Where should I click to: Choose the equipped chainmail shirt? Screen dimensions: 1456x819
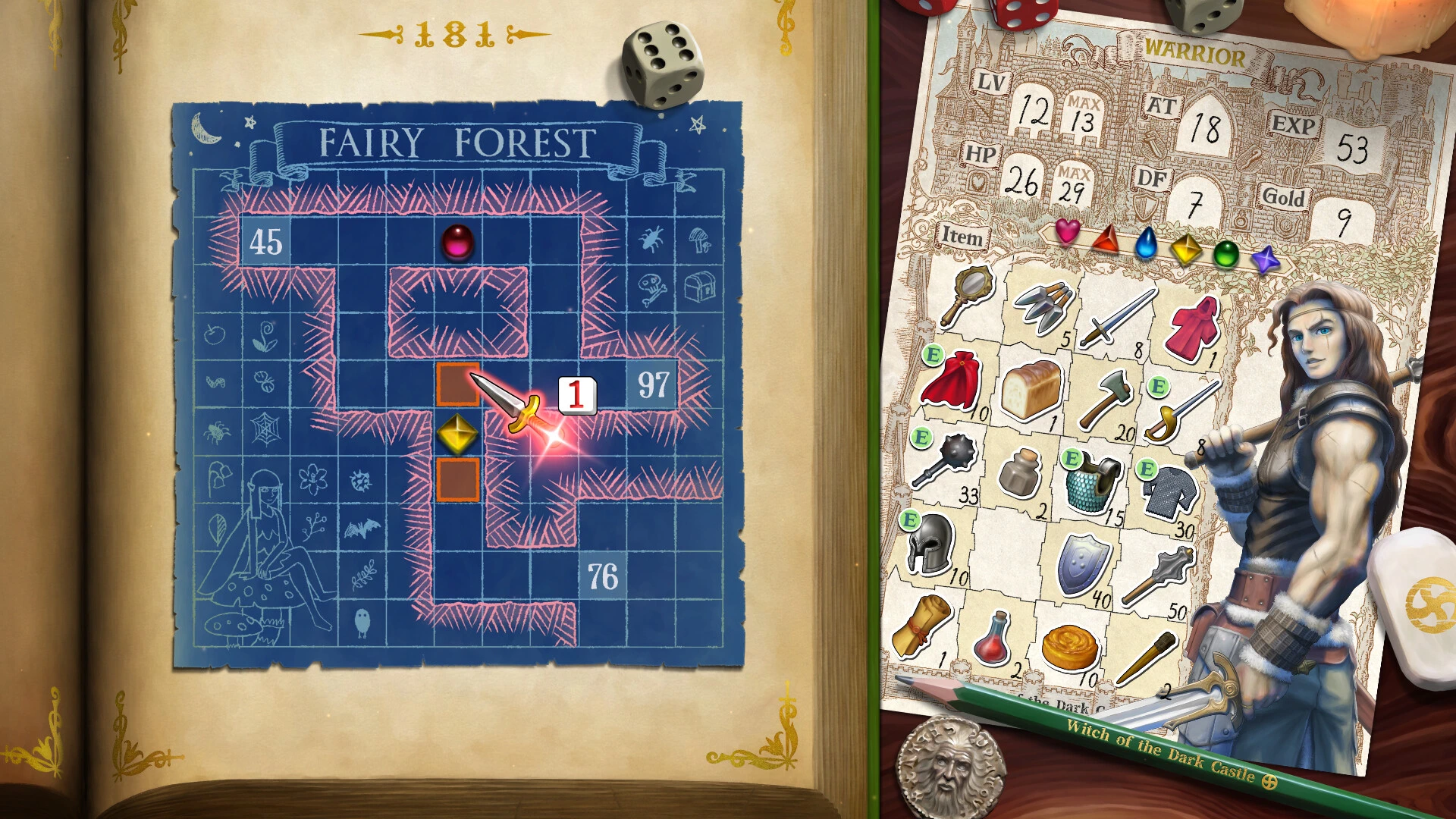[x=1171, y=494]
